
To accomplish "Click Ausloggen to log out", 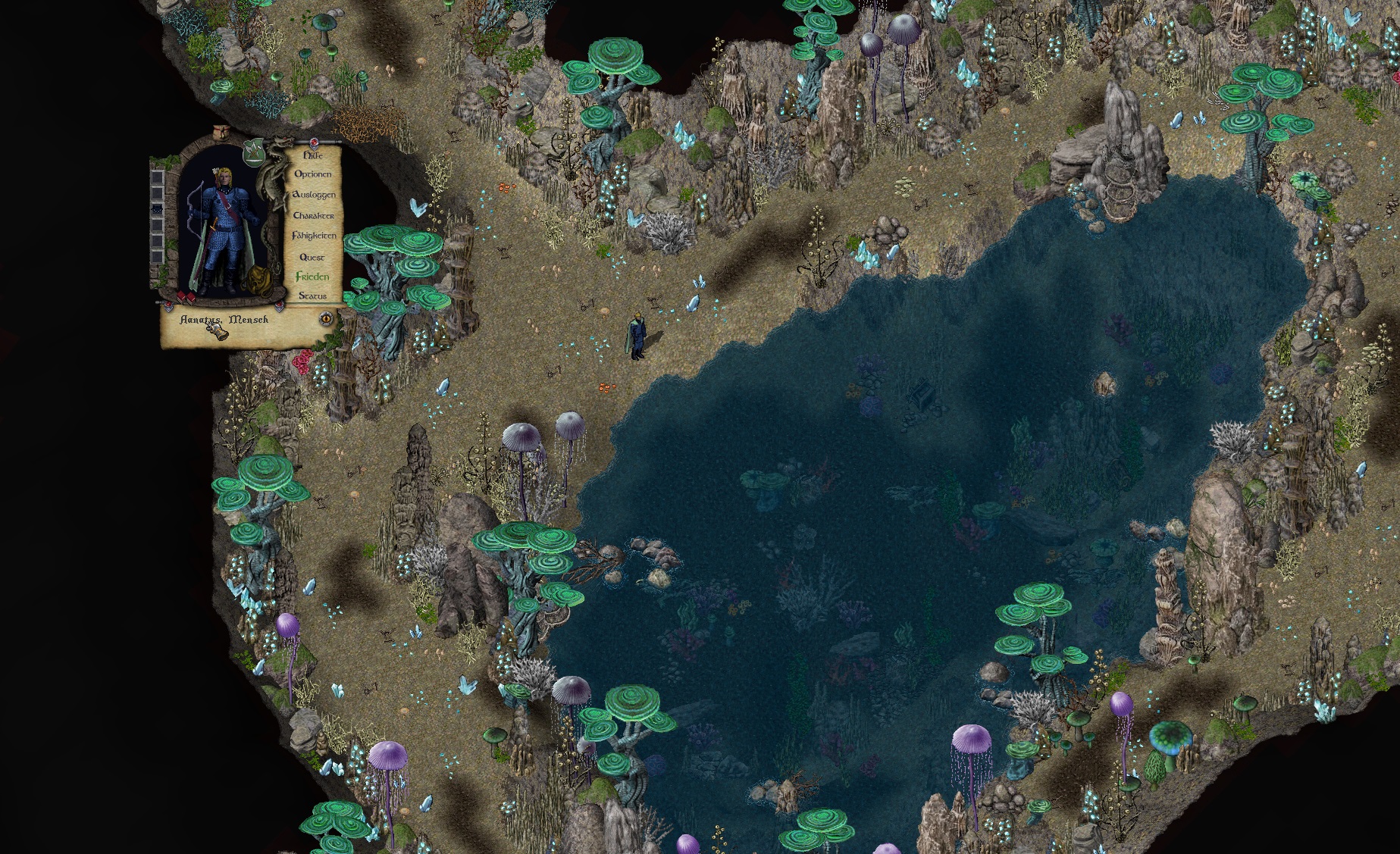I will [x=313, y=195].
